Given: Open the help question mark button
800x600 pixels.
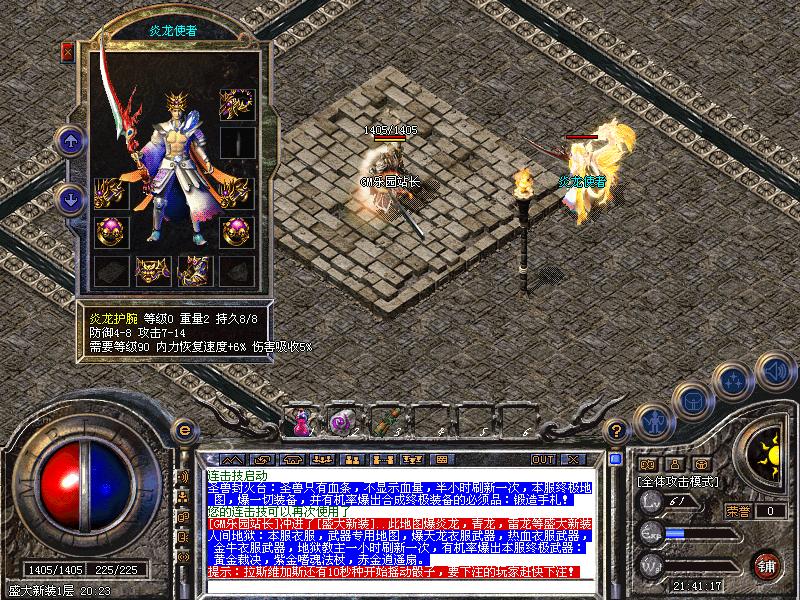Looking at the screenshot, I should (618, 429).
